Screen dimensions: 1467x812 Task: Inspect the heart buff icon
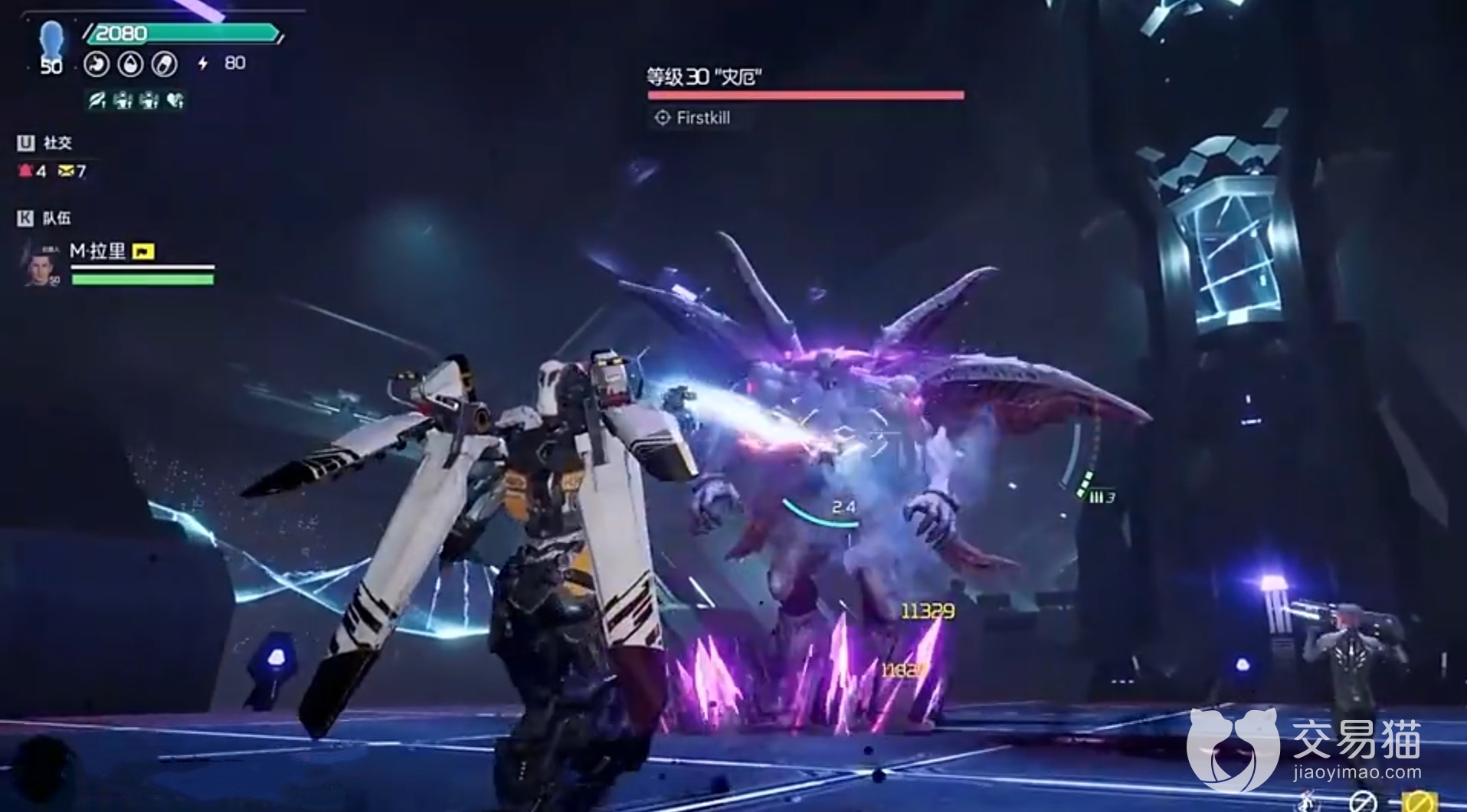[x=175, y=100]
